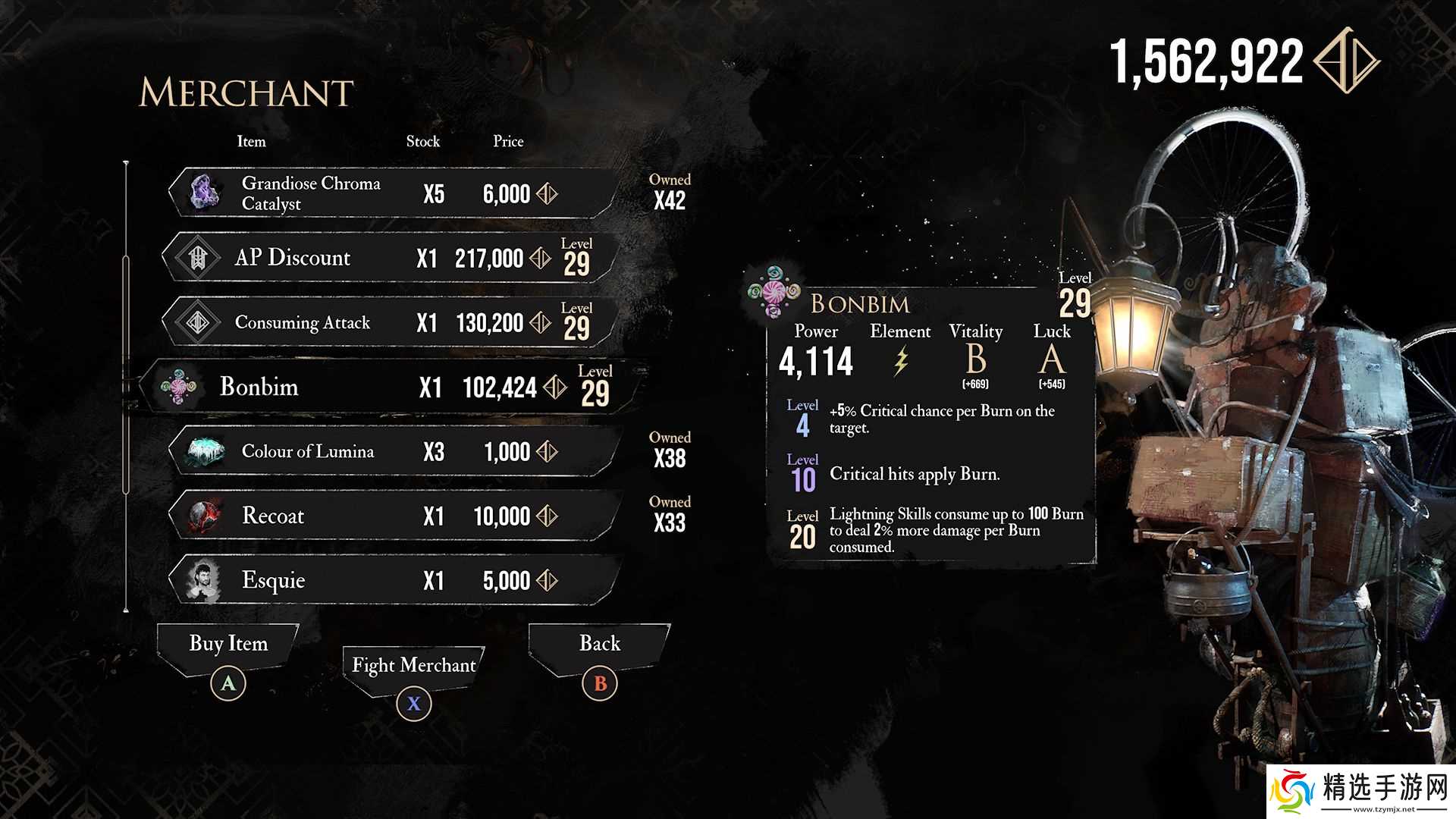1456x819 pixels.
Task: Choose the AP Discount shop entry
Action: (x=387, y=258)
